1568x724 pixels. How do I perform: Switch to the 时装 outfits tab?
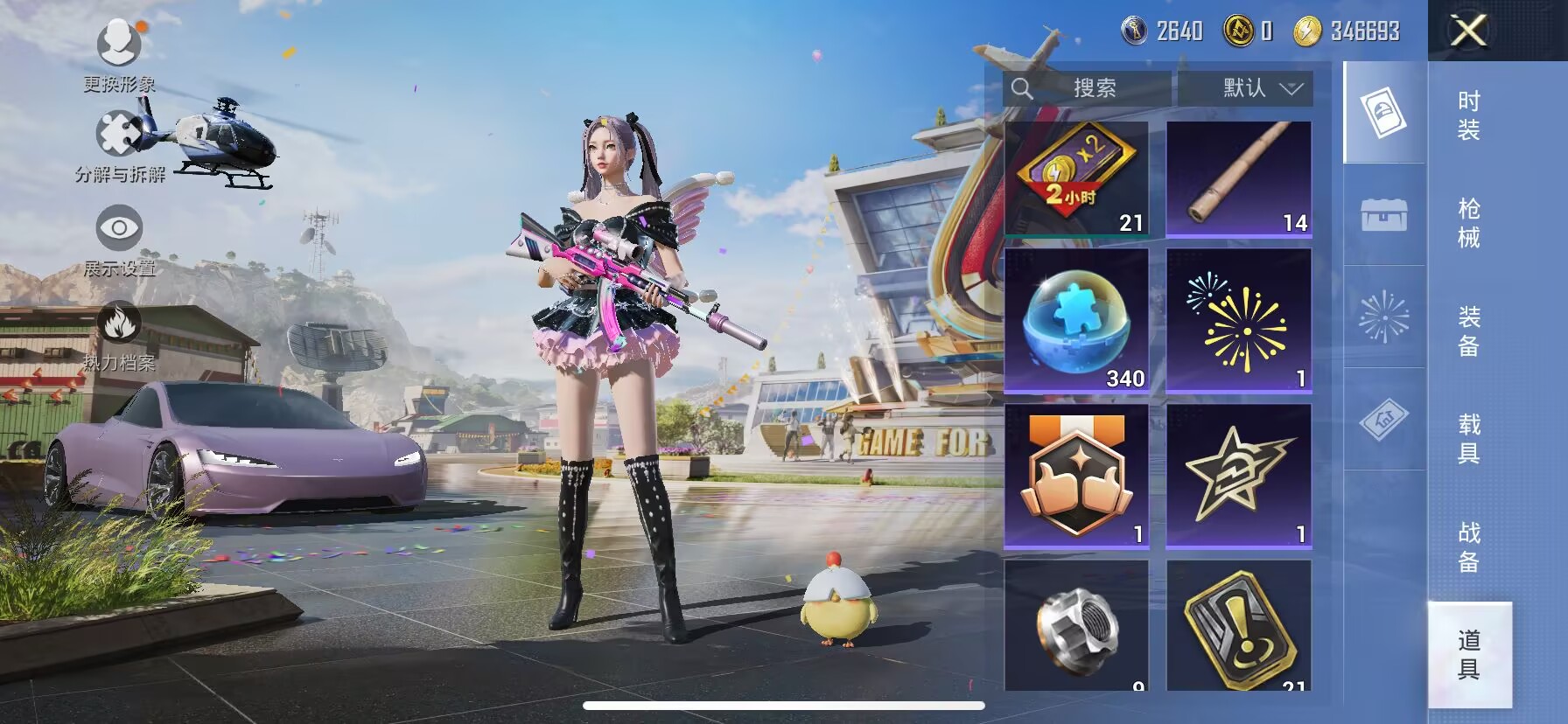(x=1468, y=115)
